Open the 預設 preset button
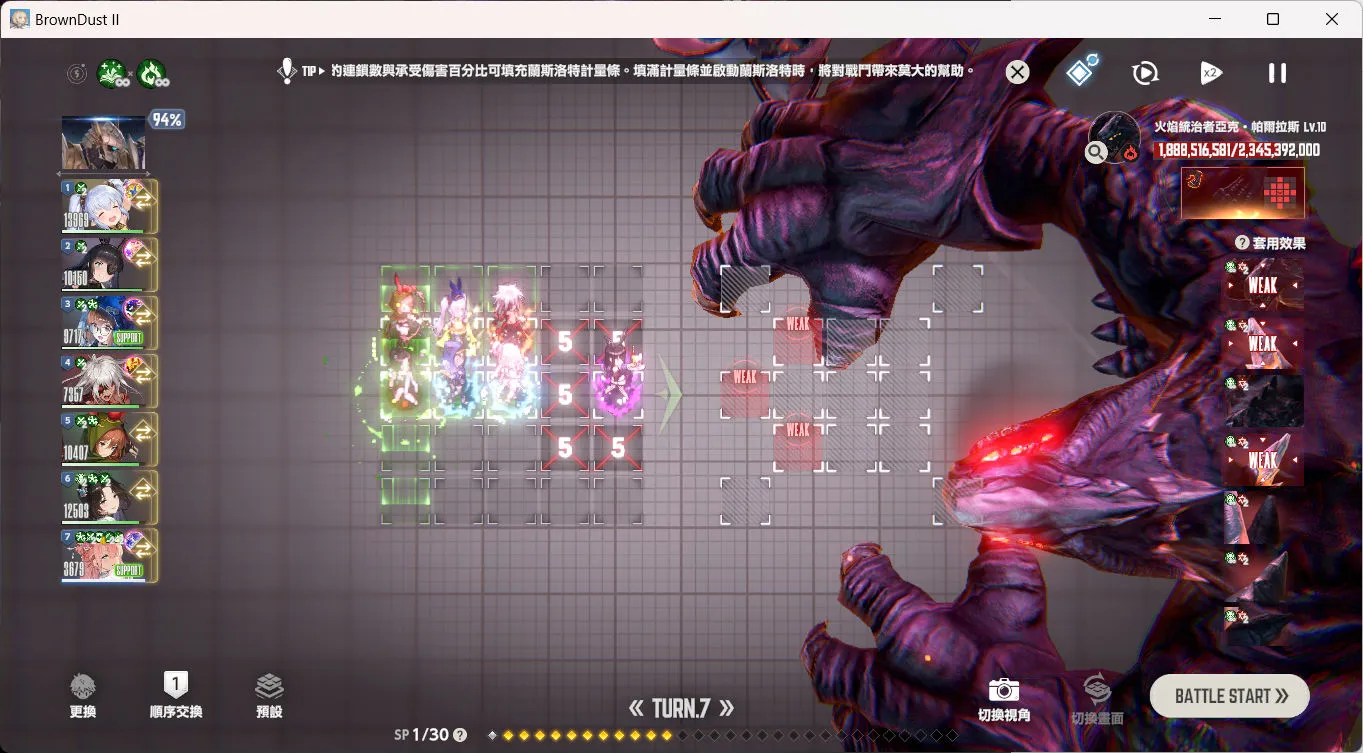This screenshot has width=1363, height=753. (269, 696)
